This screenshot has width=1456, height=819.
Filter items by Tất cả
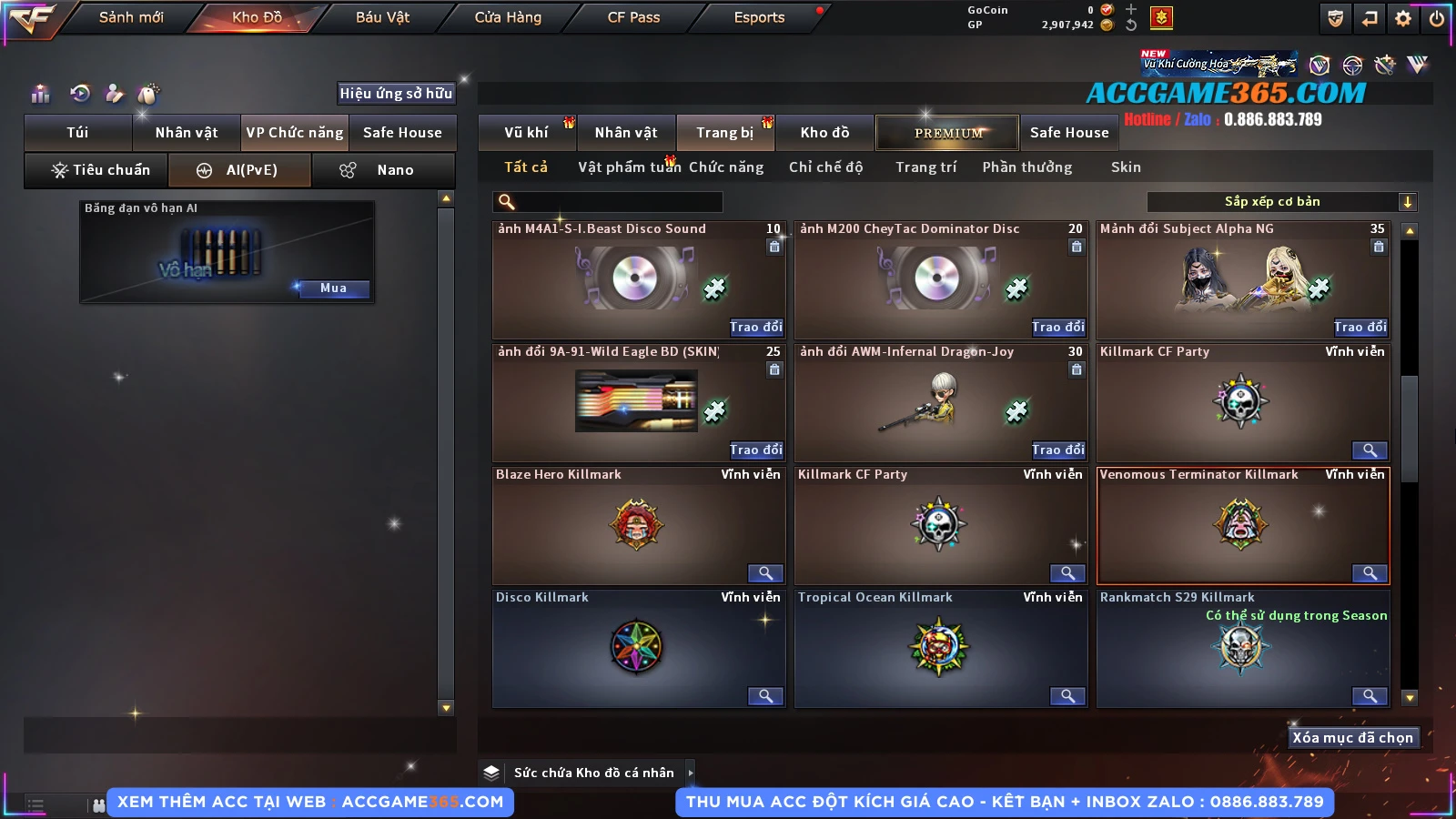pyautogui.click(x=526, y=167)
